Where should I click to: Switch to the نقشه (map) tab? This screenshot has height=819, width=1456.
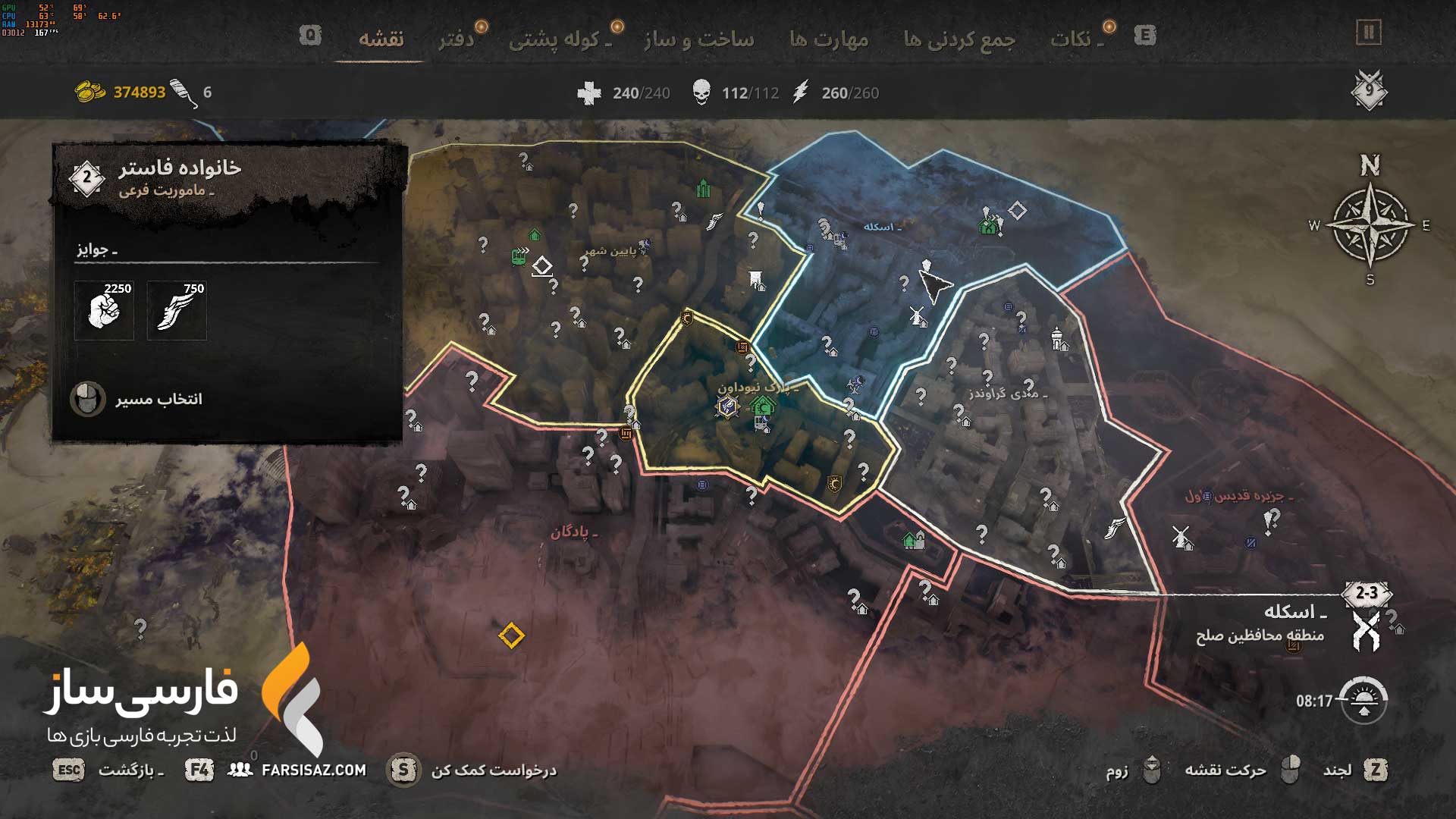381,39
